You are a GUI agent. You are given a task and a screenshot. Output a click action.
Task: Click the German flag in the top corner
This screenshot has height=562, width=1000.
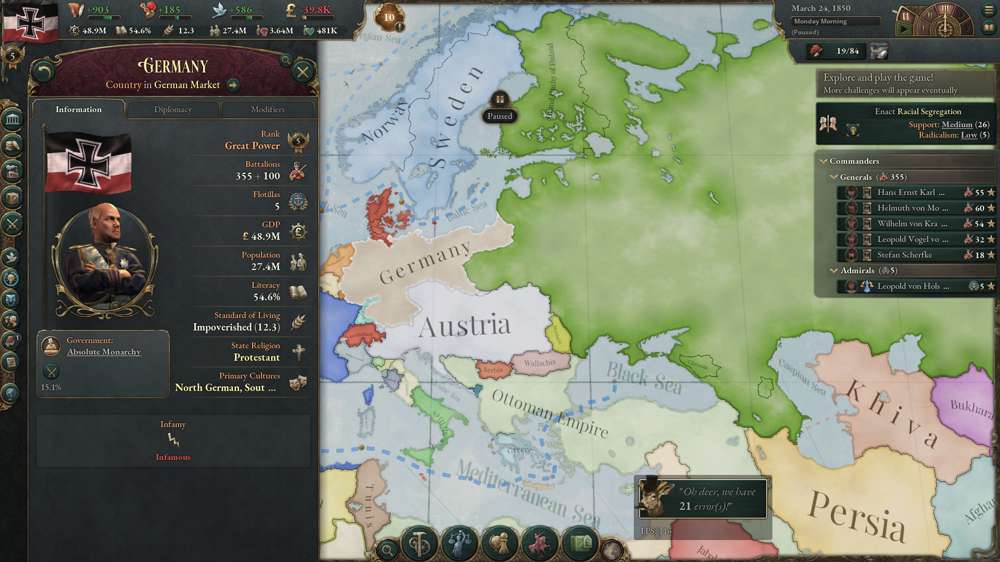point(30,22)
